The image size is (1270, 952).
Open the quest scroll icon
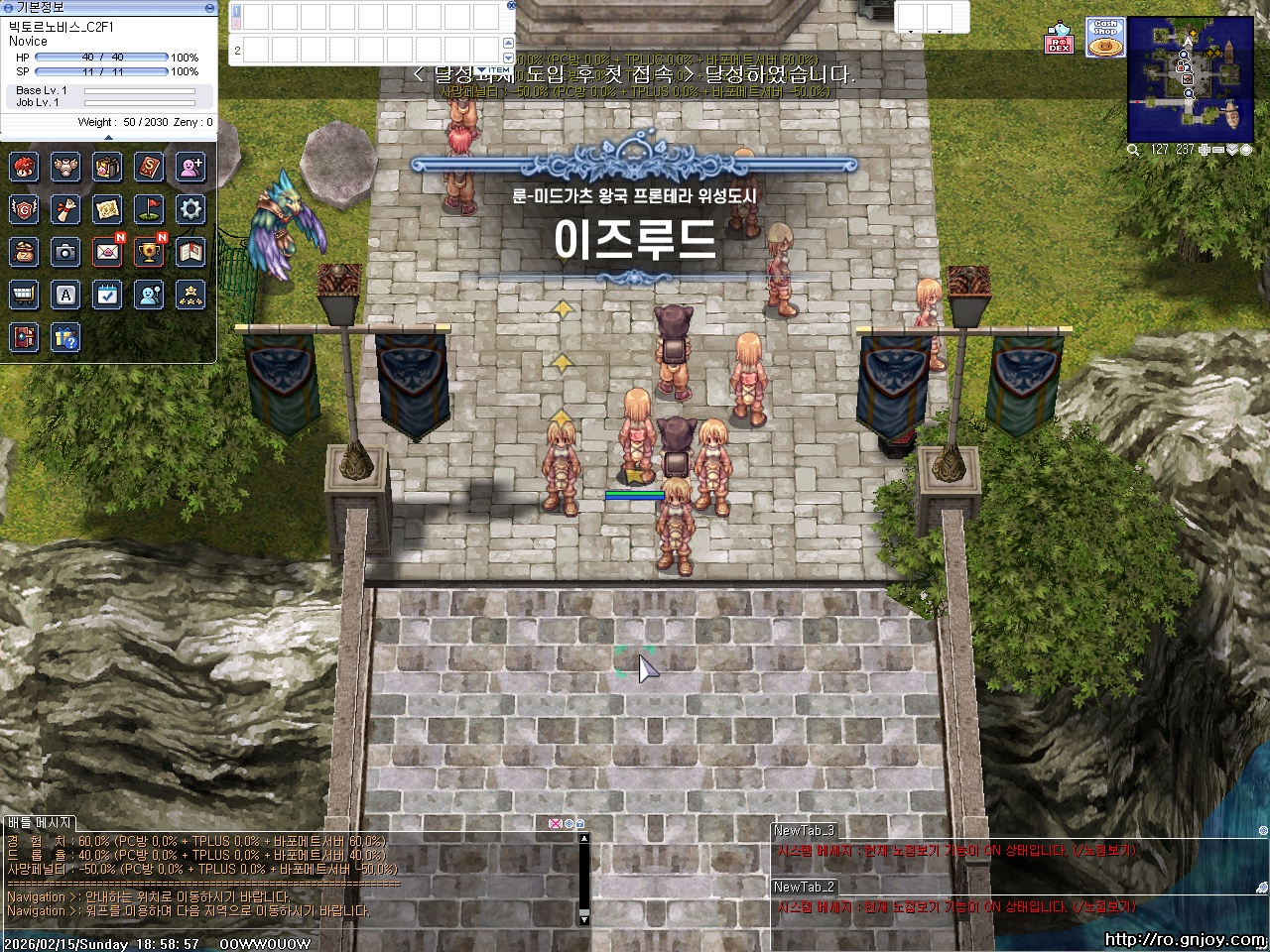click(65, 209)
